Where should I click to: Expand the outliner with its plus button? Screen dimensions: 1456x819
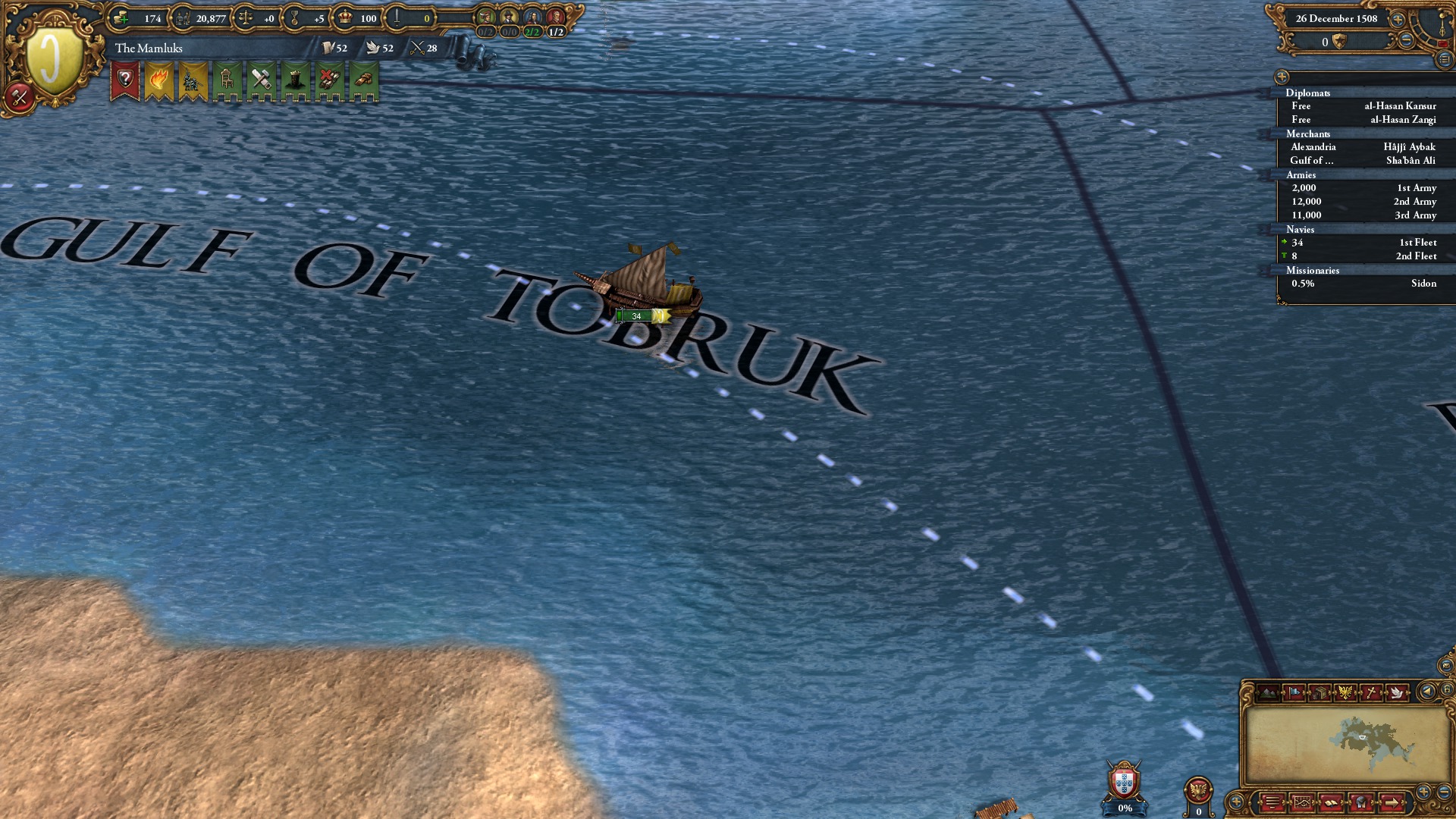(x=1282, y=77)
